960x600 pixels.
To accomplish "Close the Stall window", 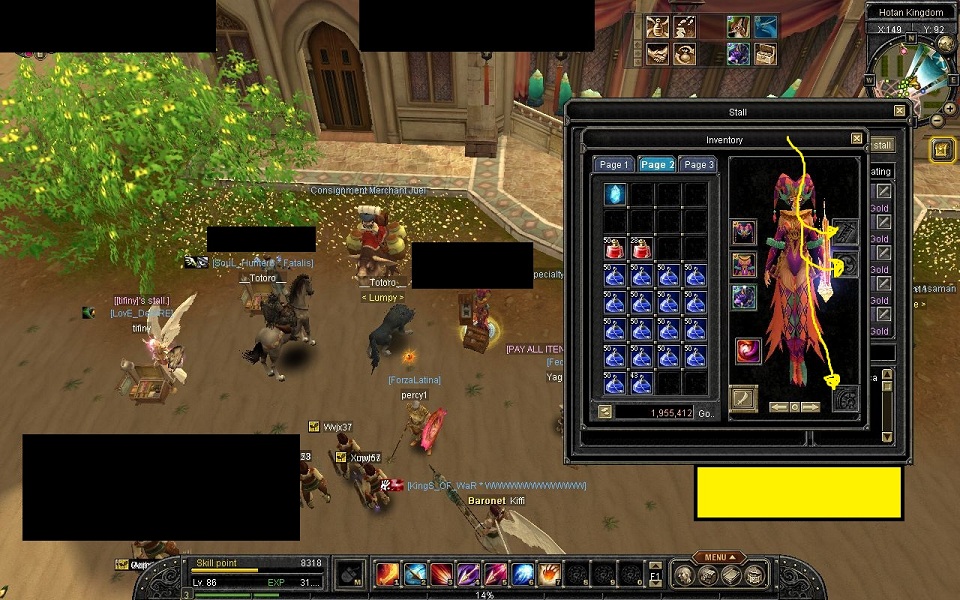I will [x=899, y=111].
